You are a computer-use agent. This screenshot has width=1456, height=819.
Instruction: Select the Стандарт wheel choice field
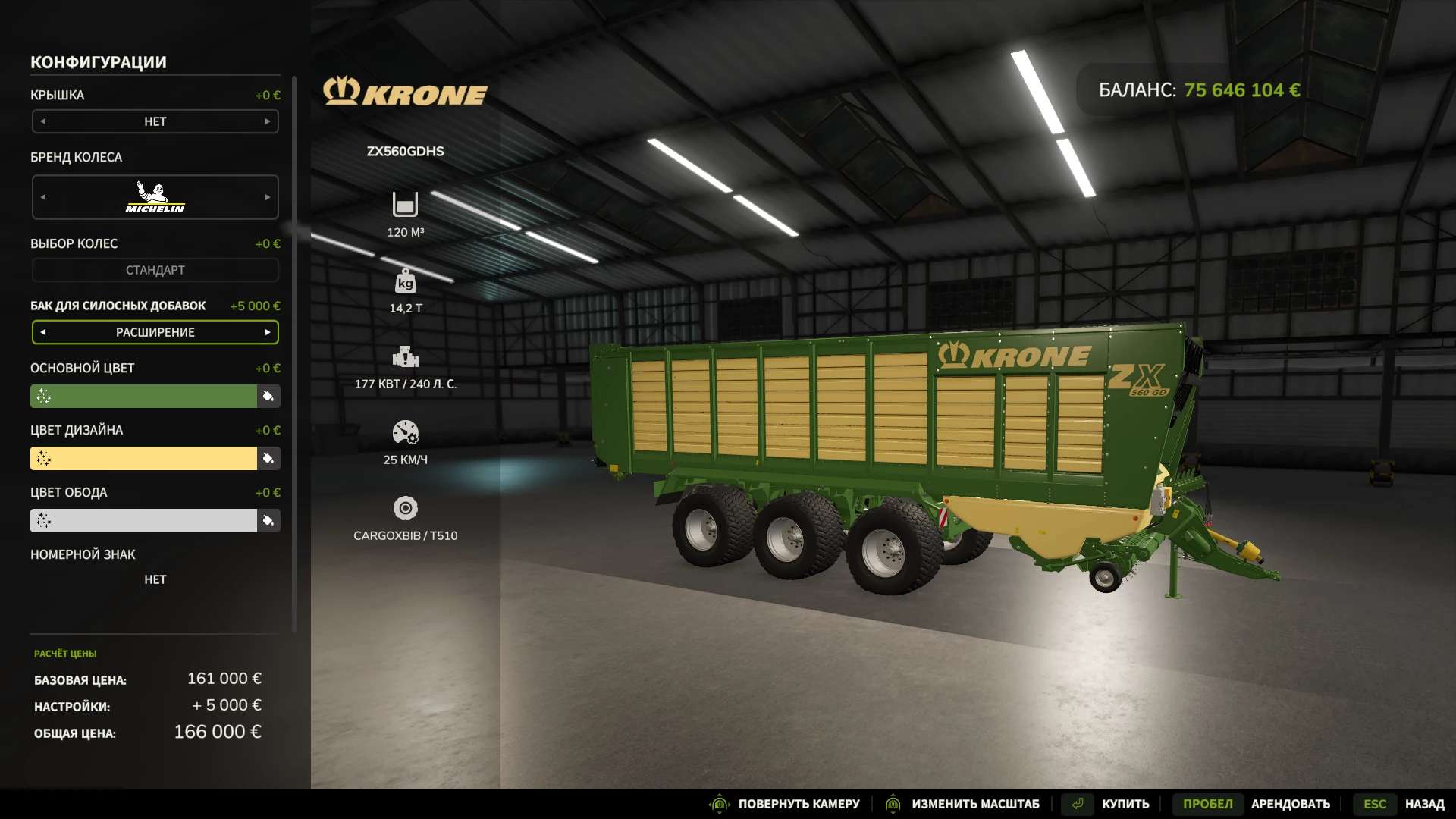click(155, 270)
